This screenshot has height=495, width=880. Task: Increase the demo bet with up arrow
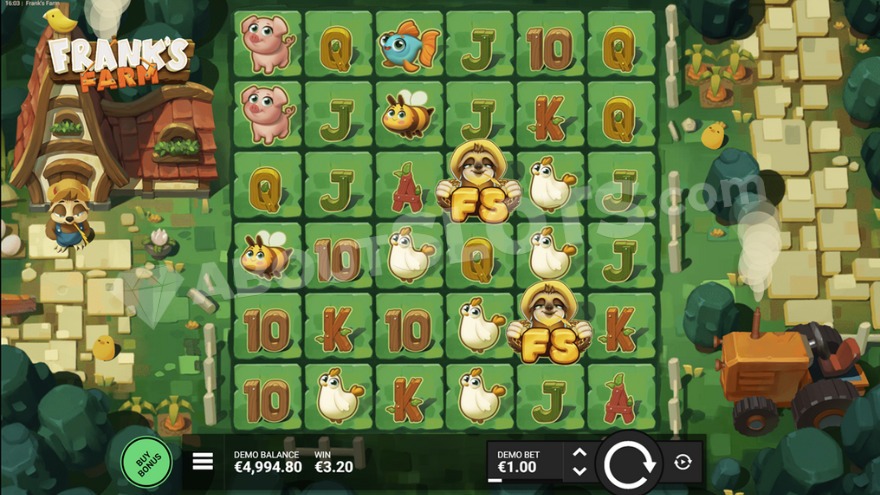(x=579, y=453)
